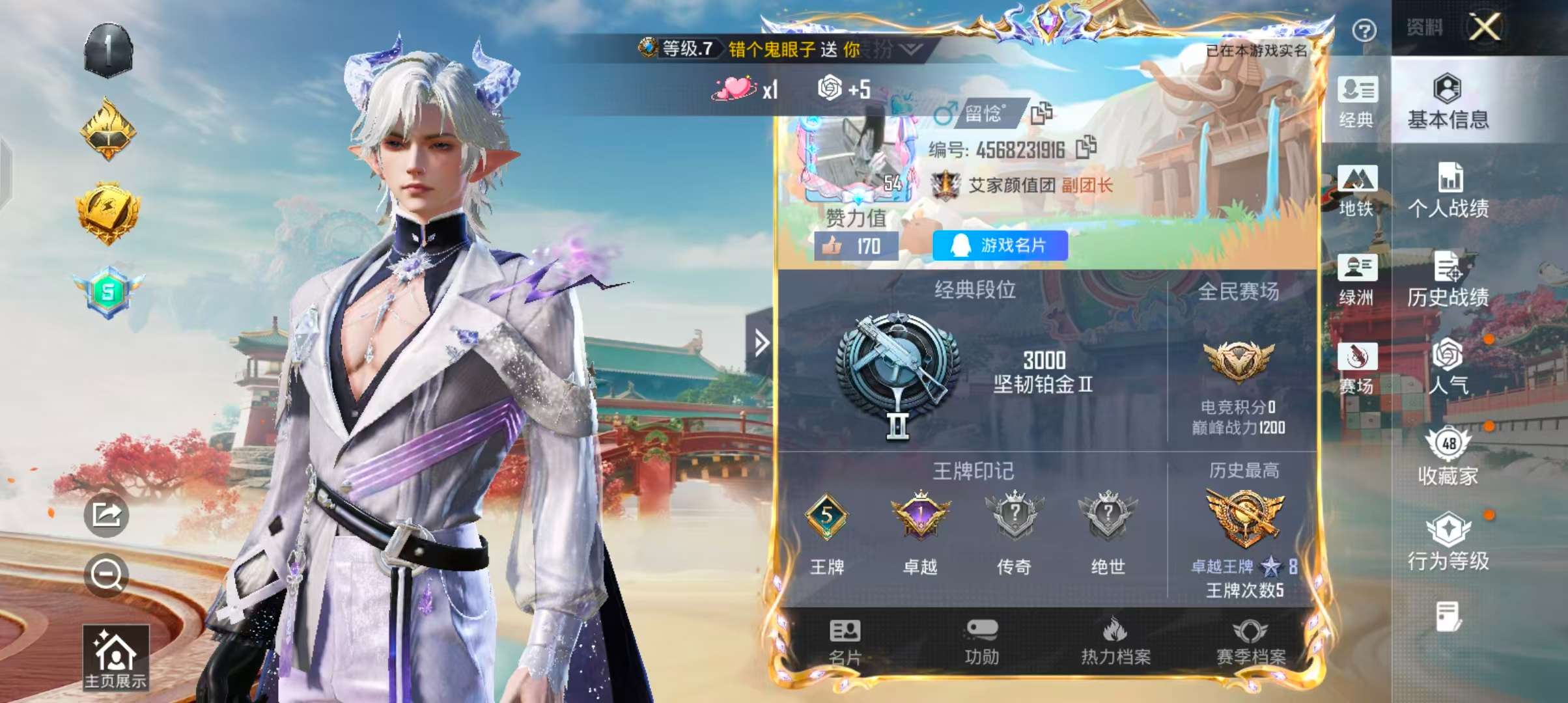1568x703 pixels.
Task: Open the help question mark icon
Action: pyautogui.click(x=1364, y=30)
